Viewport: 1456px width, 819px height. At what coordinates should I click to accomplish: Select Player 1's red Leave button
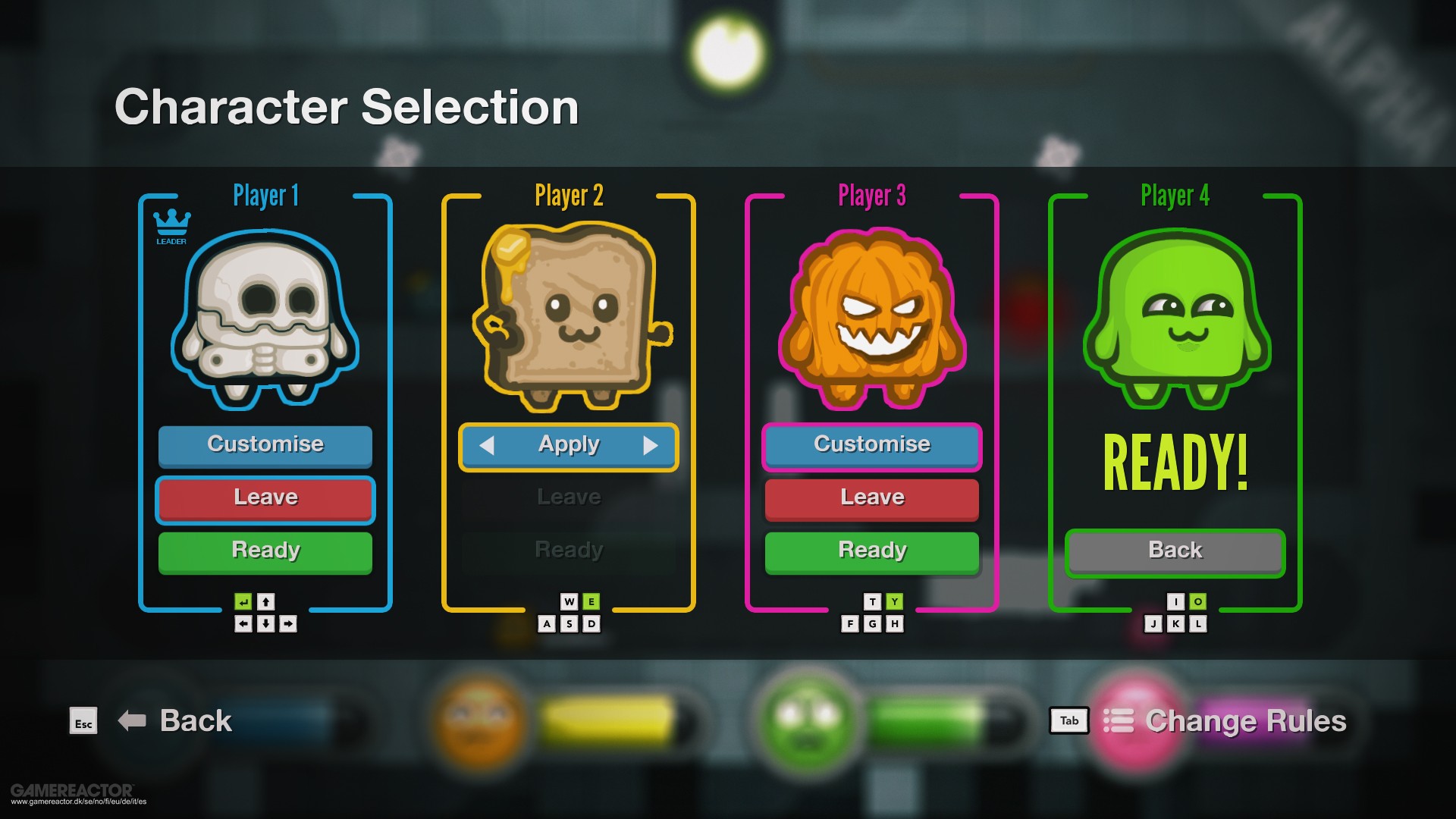point(265,498)
